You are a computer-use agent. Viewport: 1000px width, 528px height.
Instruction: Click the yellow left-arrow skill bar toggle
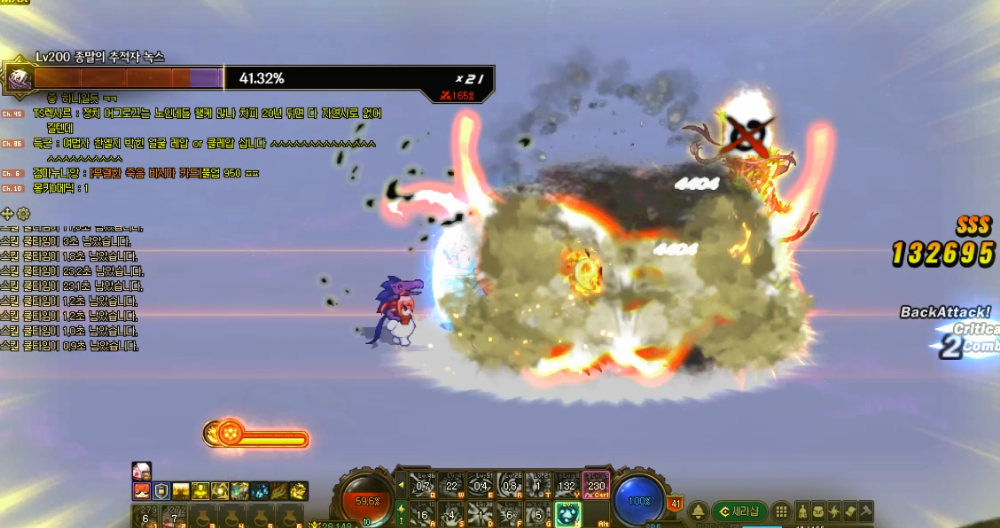point(402,486)
